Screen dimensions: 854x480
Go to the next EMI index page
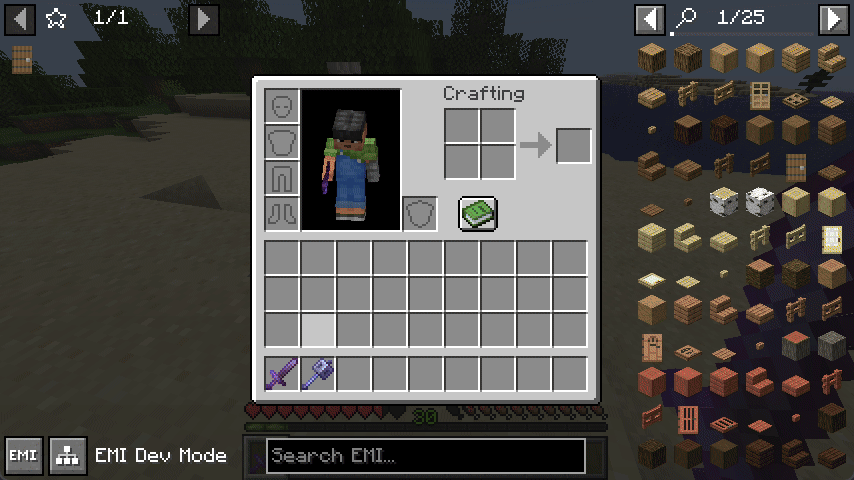point(833,18)
